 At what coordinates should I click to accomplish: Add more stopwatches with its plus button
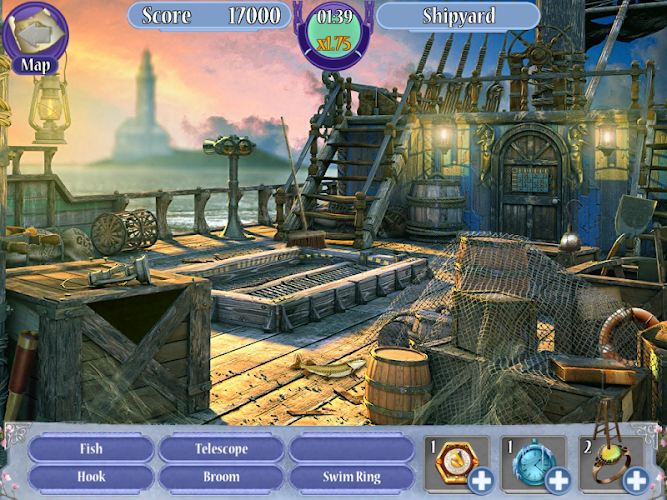click(x=558, y=481)
